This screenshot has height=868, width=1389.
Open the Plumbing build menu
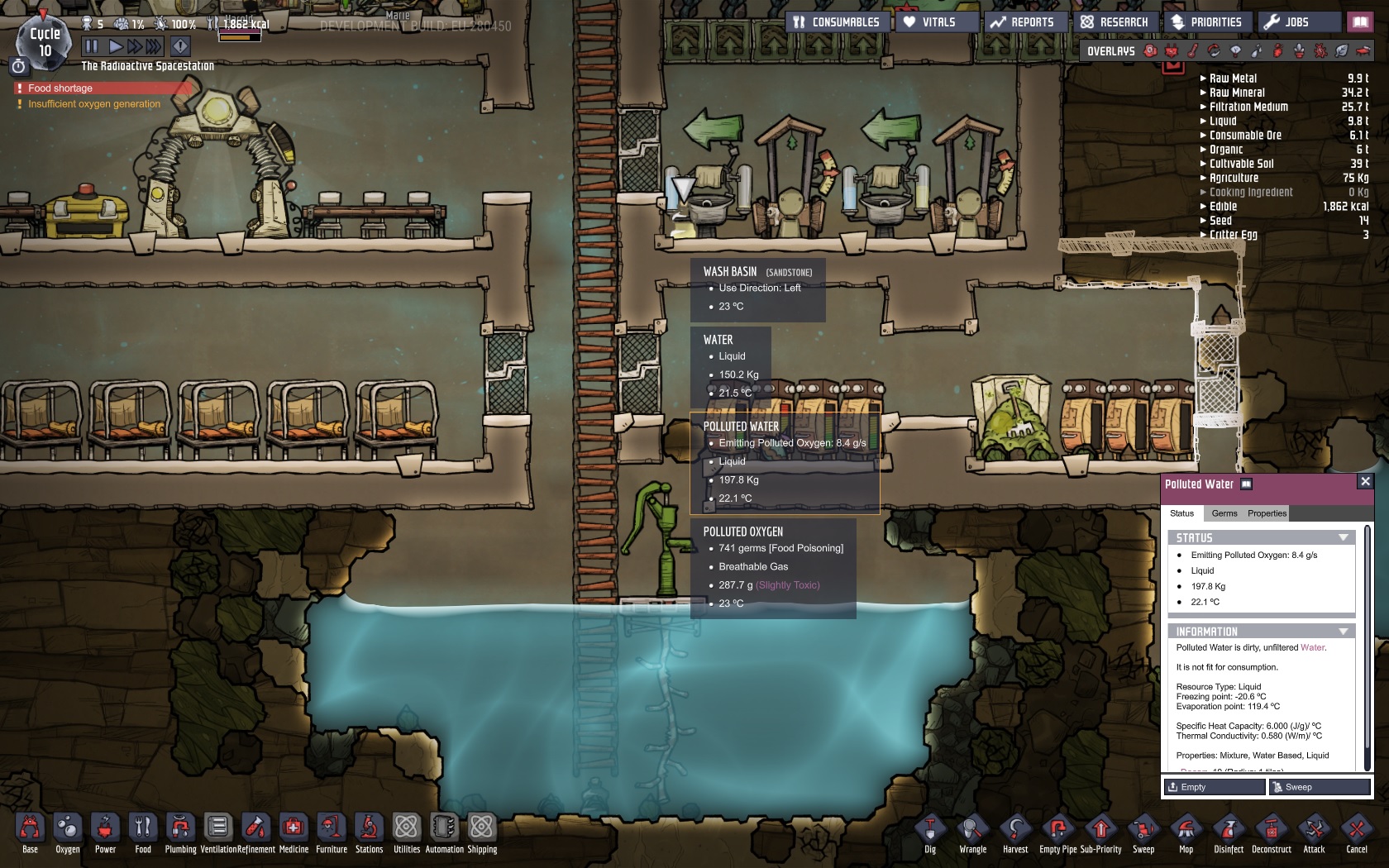180,832
